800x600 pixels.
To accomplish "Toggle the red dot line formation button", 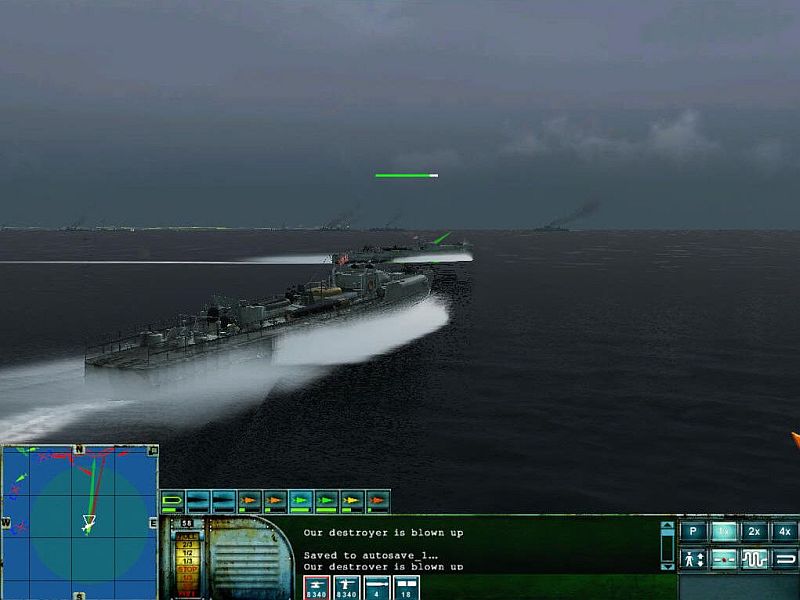I will [724, 559].
